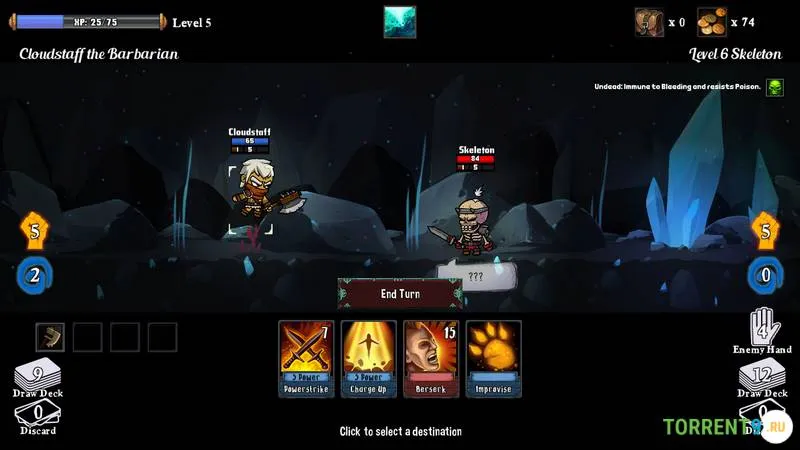Open your Draw Deck pile
The width and height of the screenshot is (800, 450).
(37, 378)
